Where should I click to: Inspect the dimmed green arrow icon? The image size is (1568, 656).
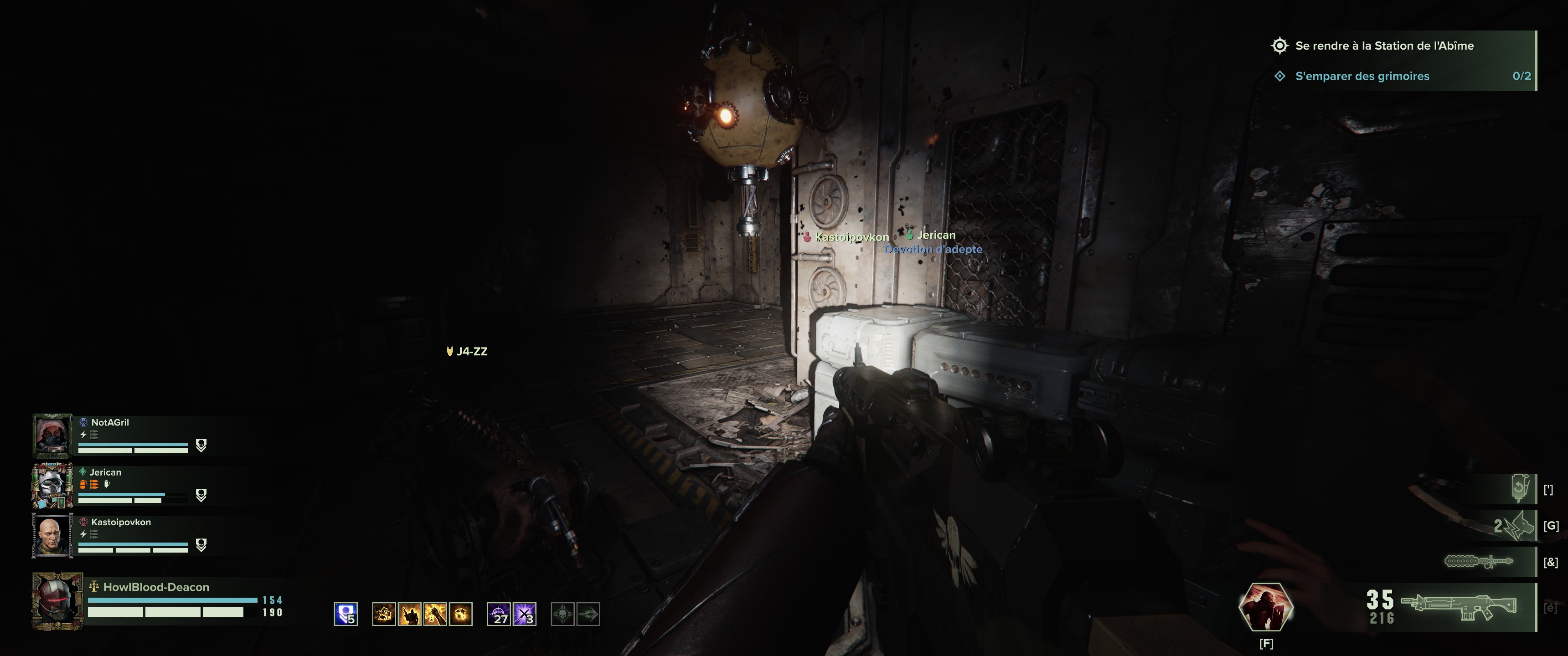tap(588, 614)
